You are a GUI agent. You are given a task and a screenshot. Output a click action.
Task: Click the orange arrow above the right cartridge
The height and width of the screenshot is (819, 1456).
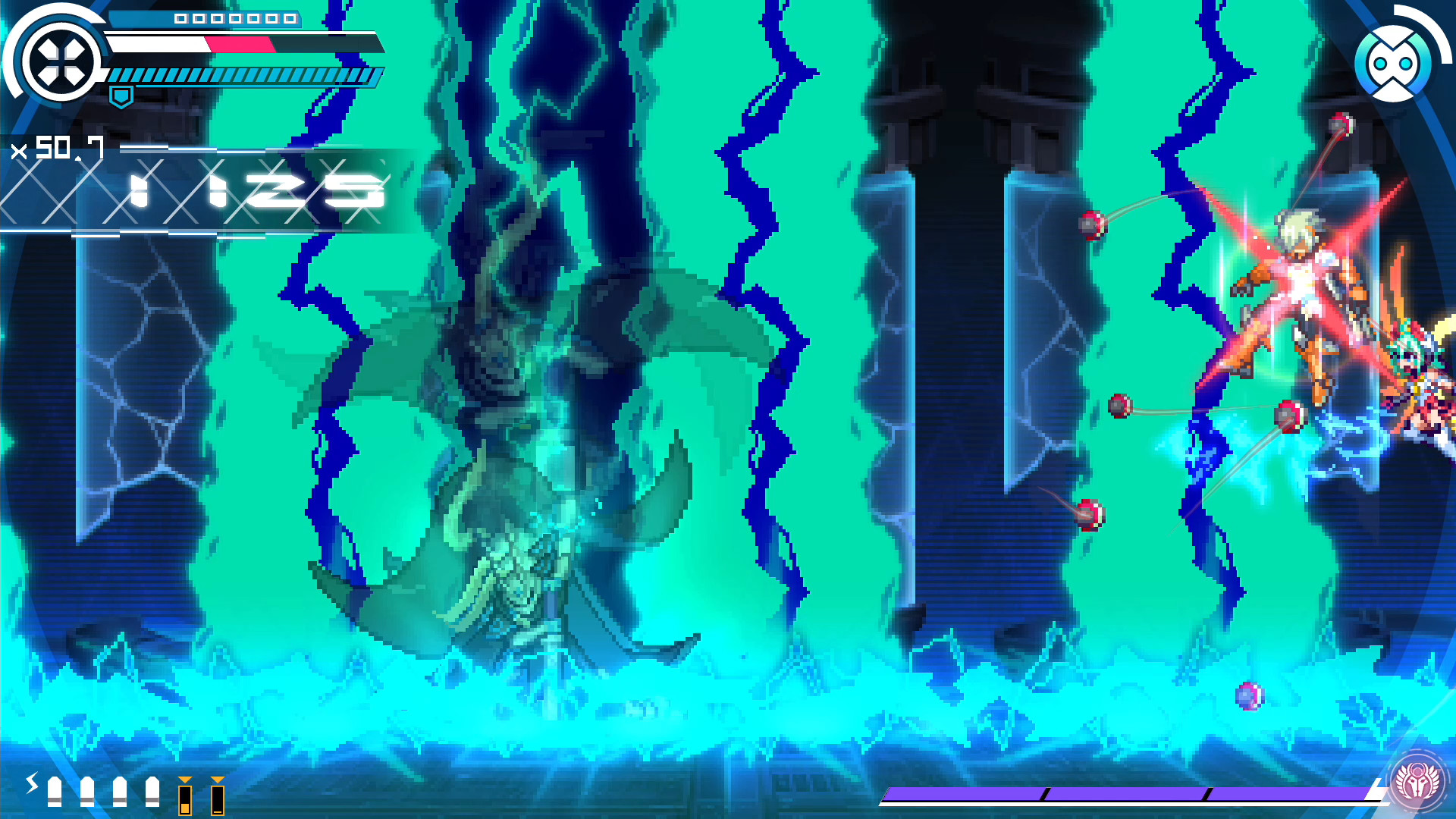click(218, 780)
